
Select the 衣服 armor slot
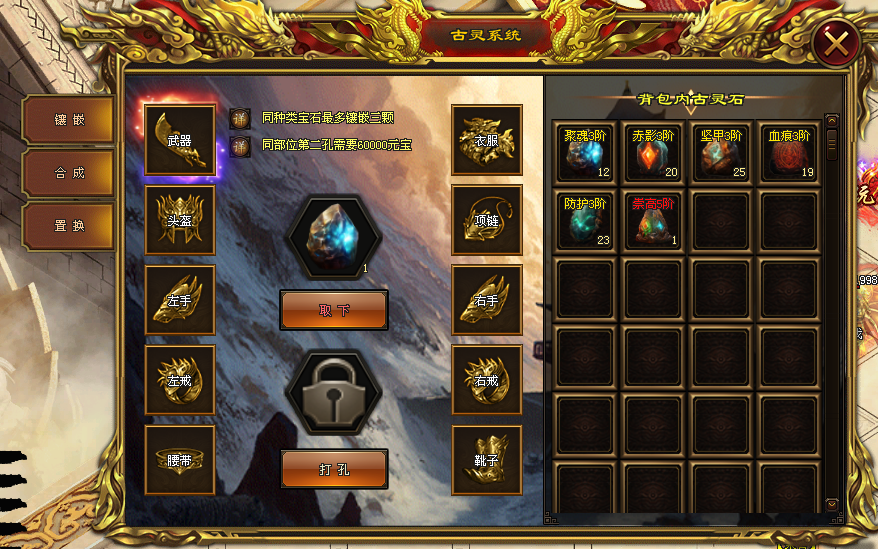tap(487, 140)
